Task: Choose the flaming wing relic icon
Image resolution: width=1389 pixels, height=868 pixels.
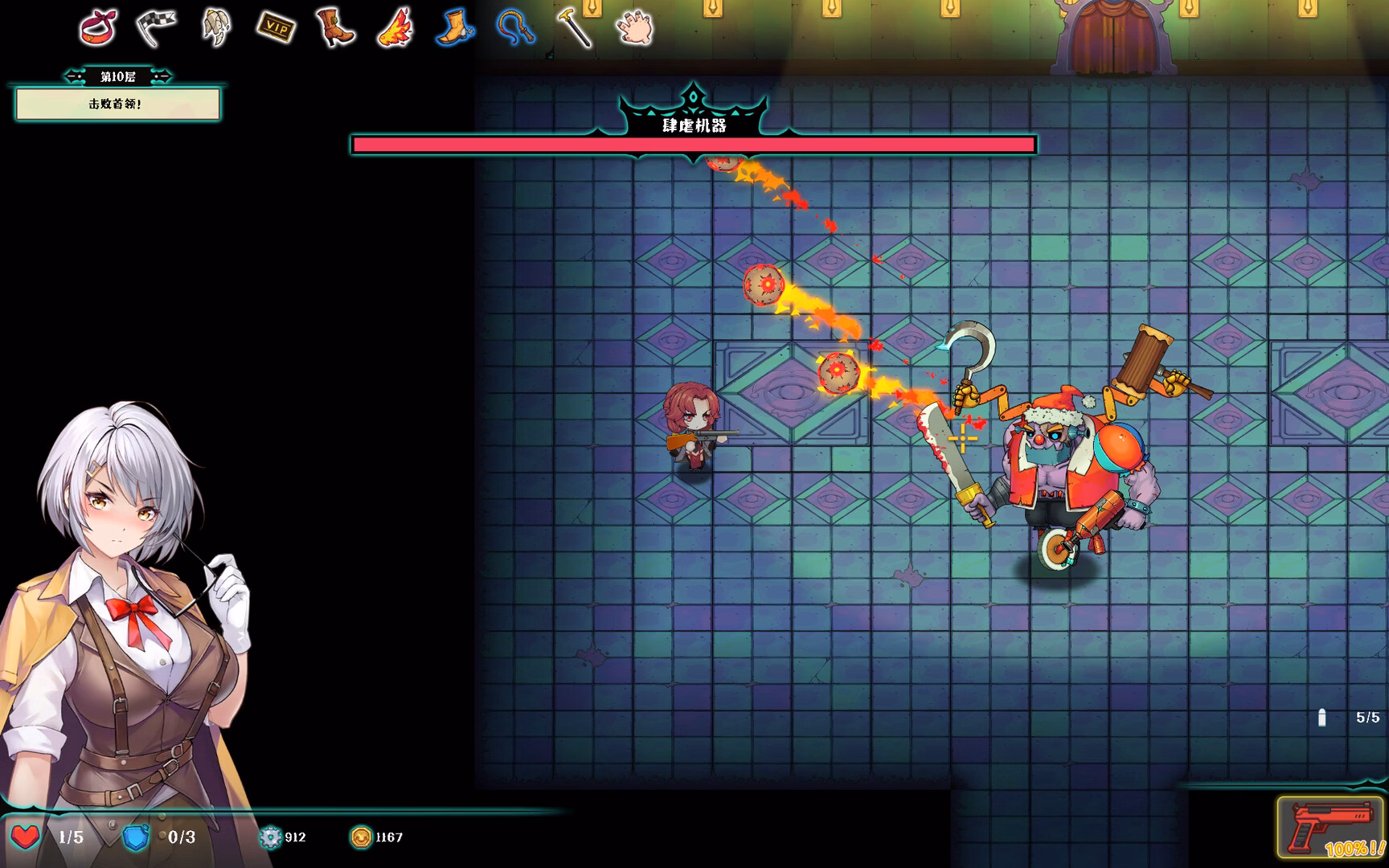Action: point(395,27)
